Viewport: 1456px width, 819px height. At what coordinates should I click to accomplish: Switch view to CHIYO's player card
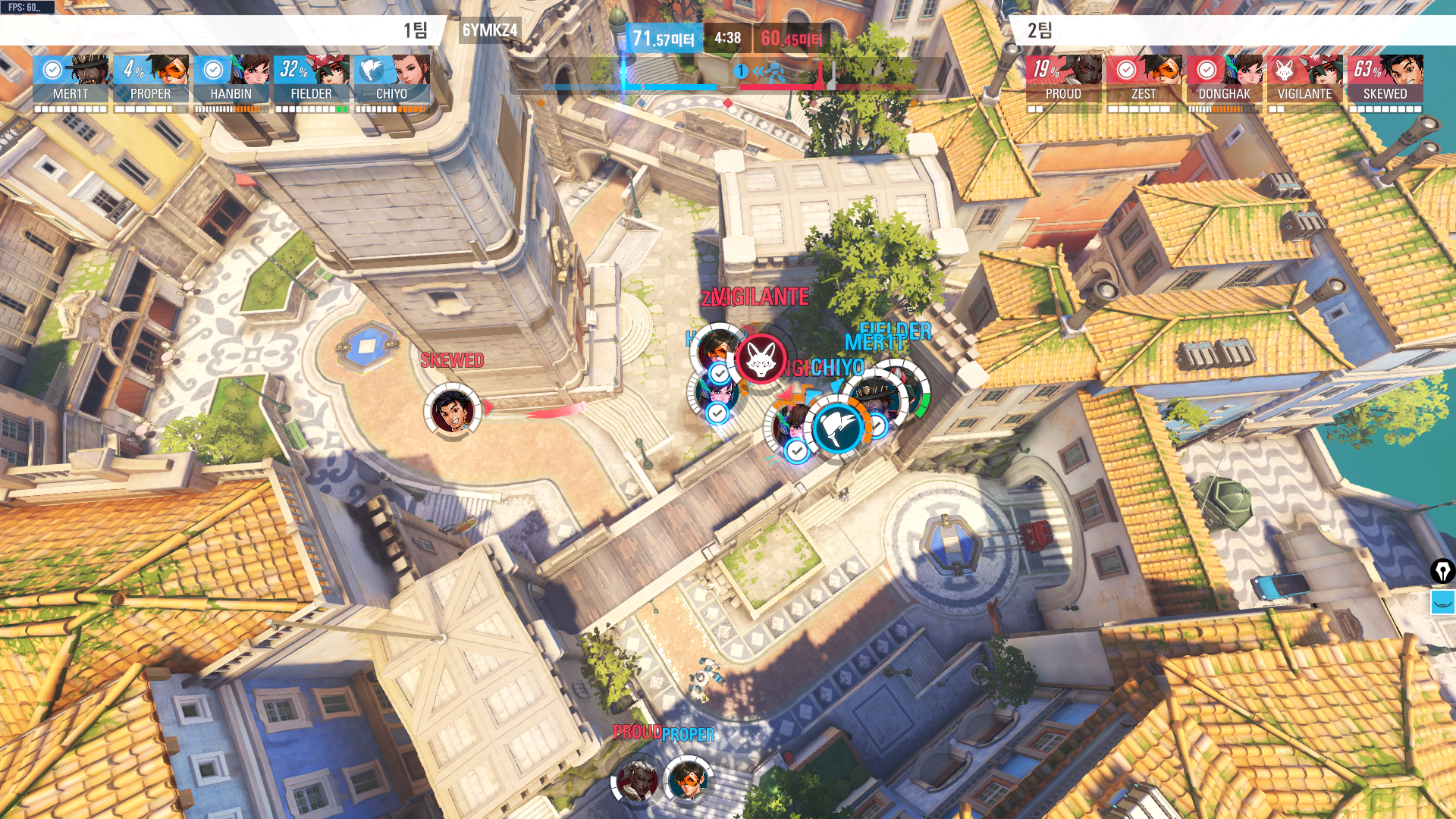392,79
